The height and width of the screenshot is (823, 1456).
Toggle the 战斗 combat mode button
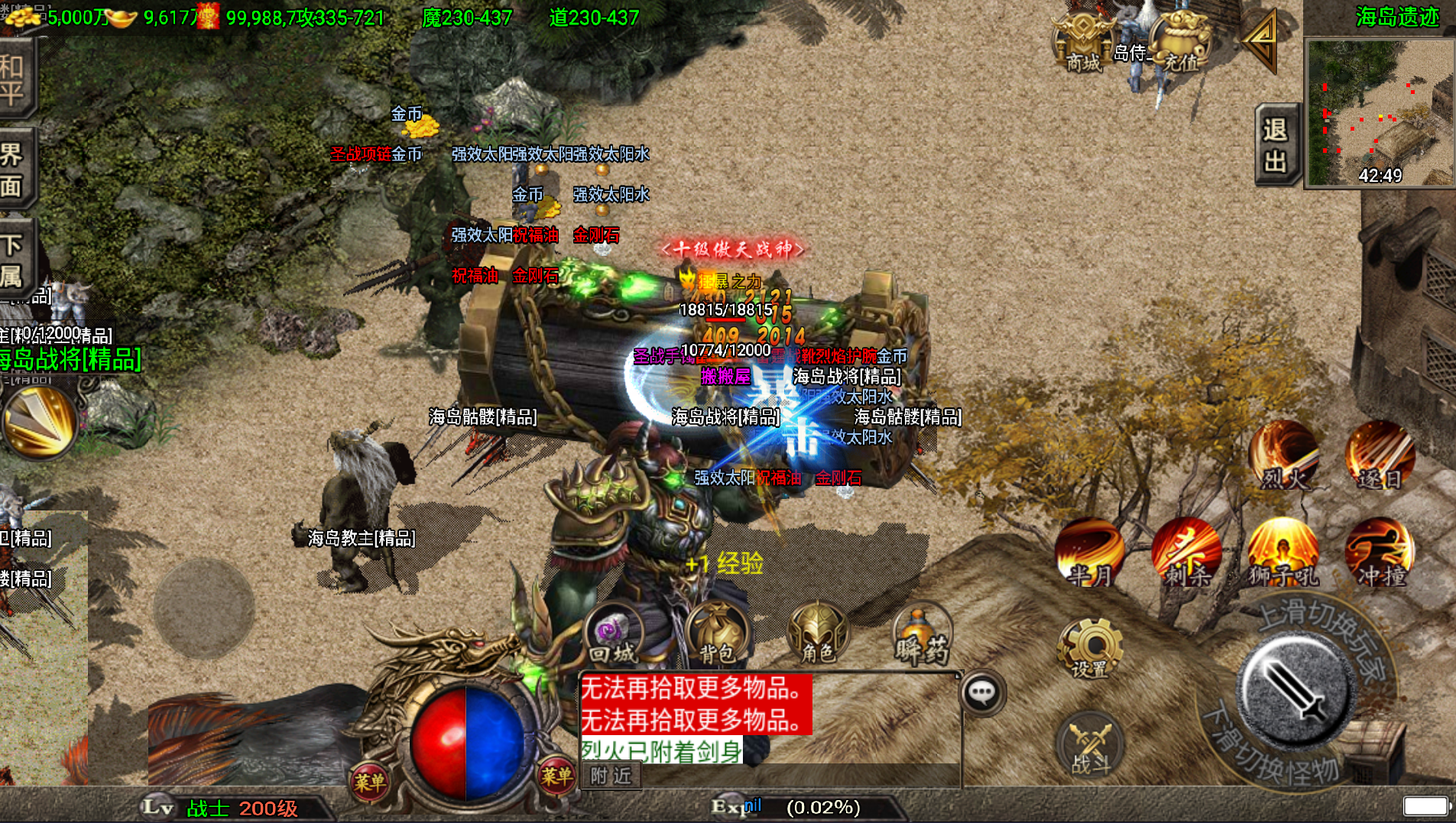pos(1090,745)
